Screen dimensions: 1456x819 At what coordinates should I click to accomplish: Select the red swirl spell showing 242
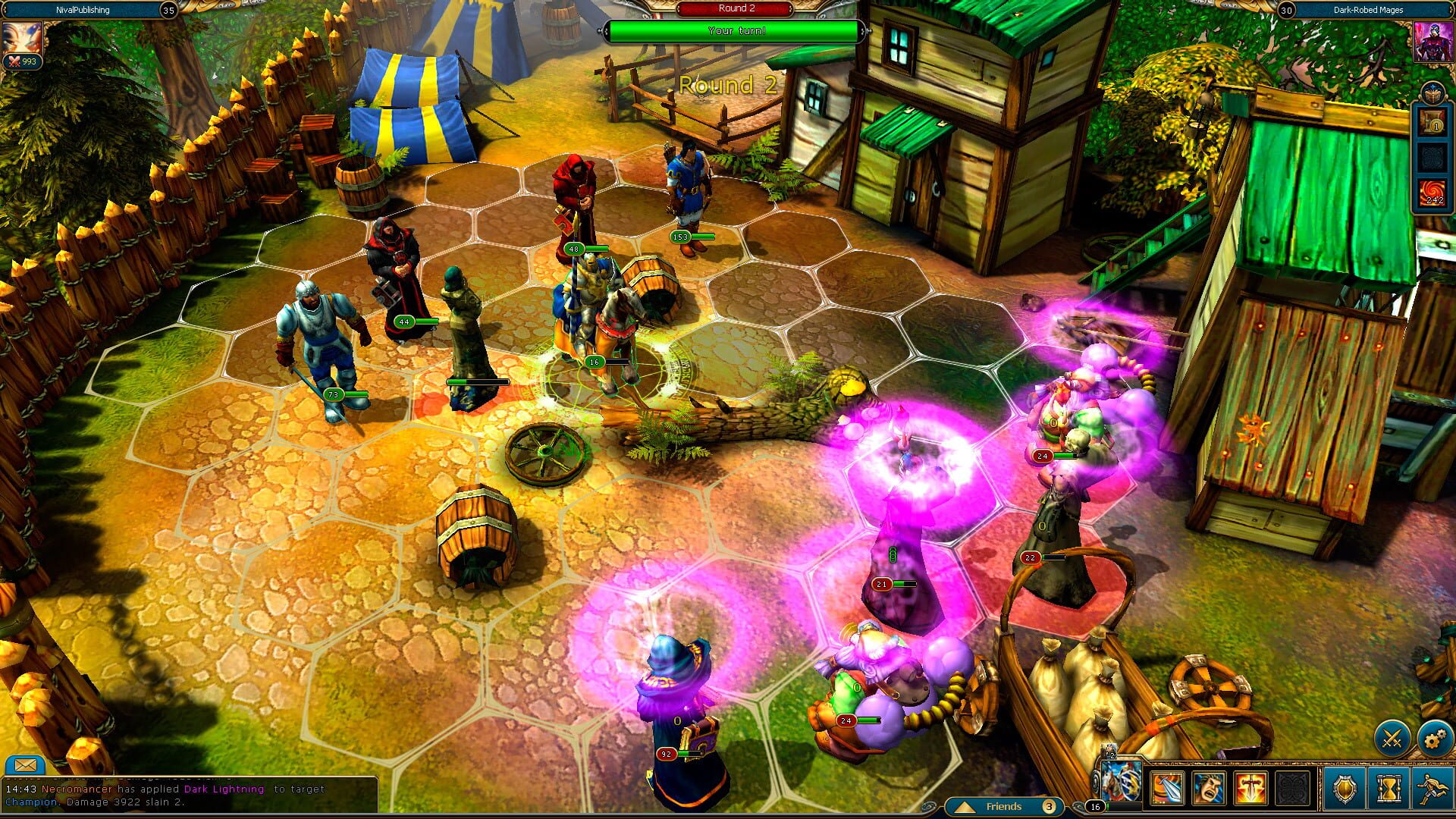click(1432, 190)
